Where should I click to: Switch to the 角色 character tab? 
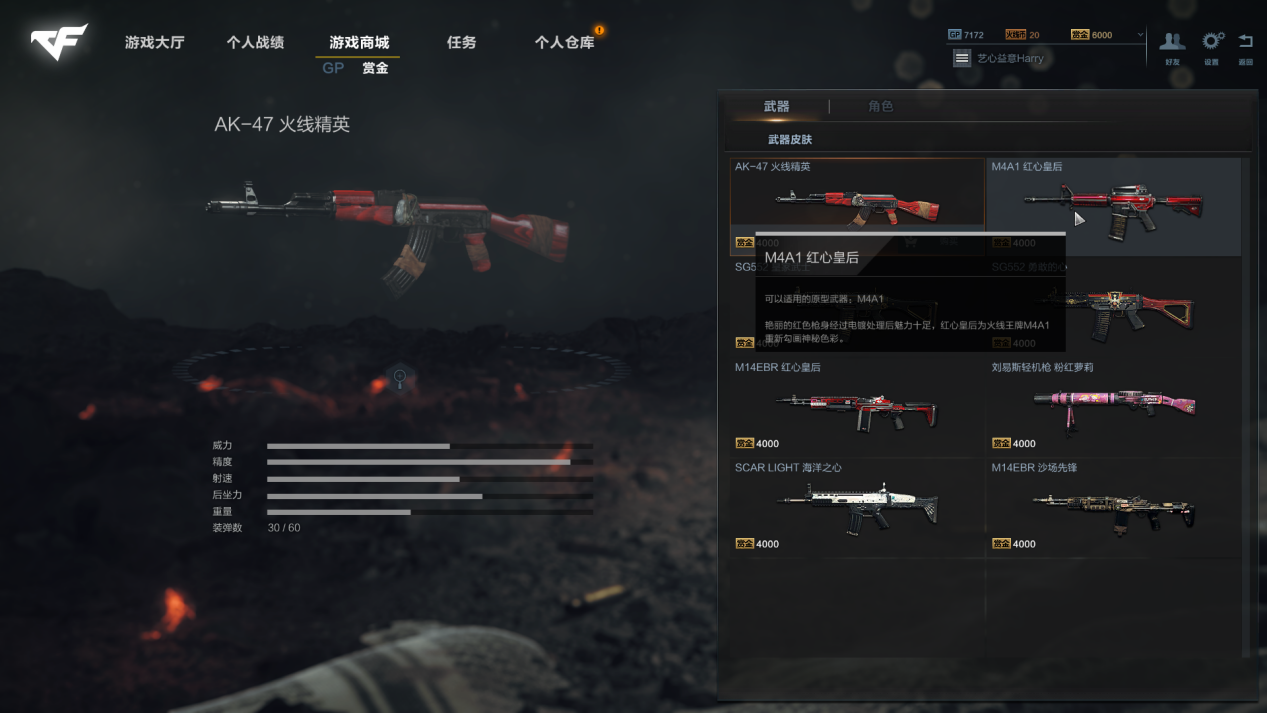click(880, 106)
